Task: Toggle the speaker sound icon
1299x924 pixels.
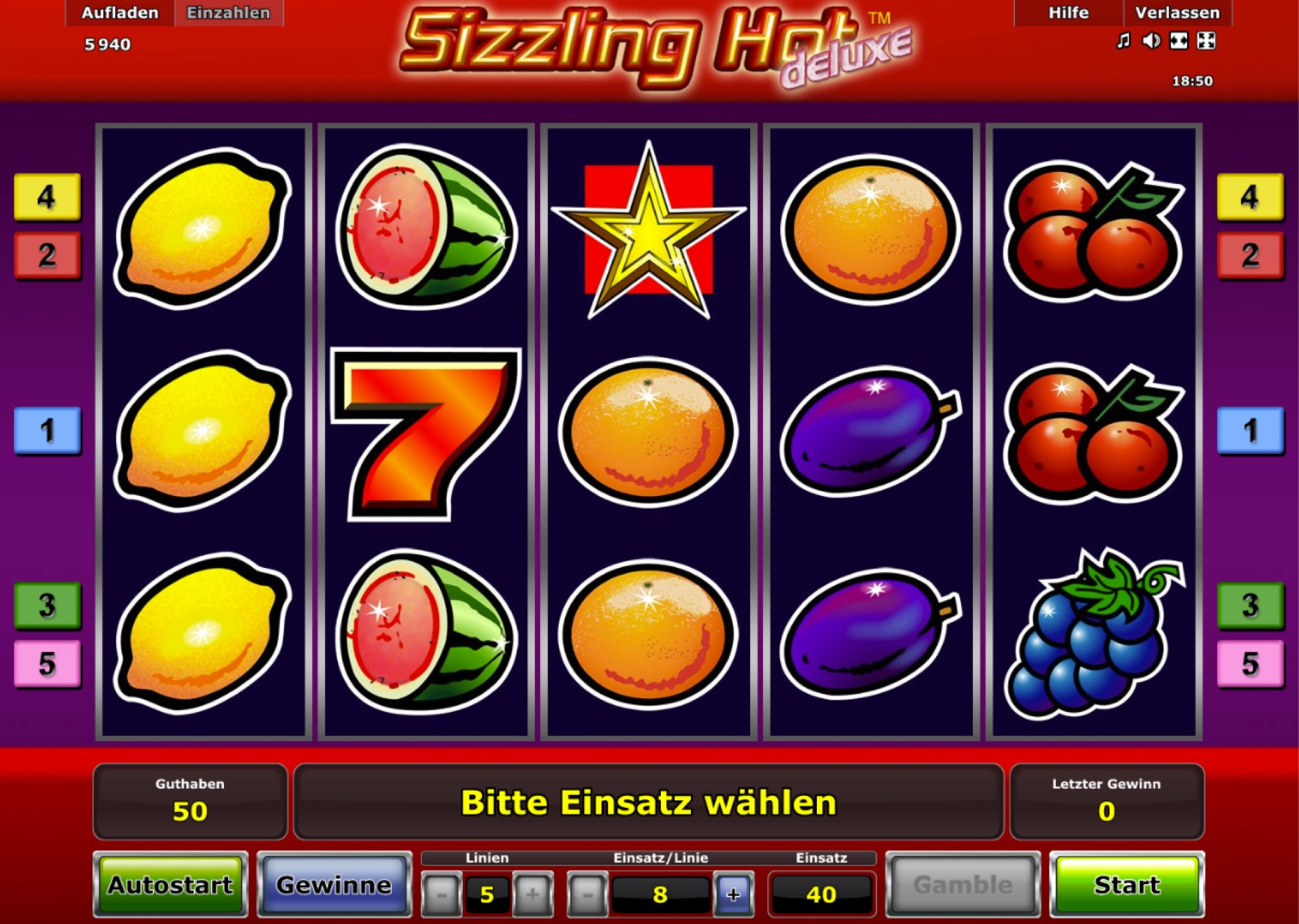Action: (x=1151, y=41)
